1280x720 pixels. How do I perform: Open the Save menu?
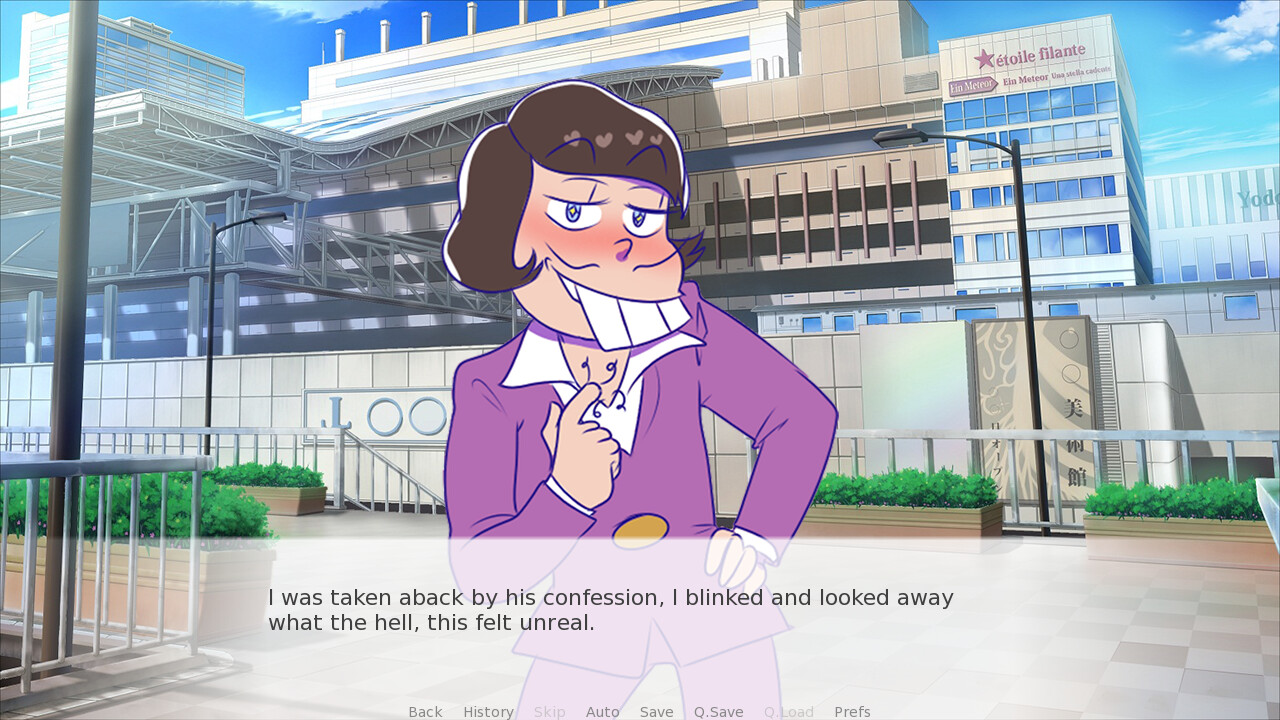[x=656, y=712]
